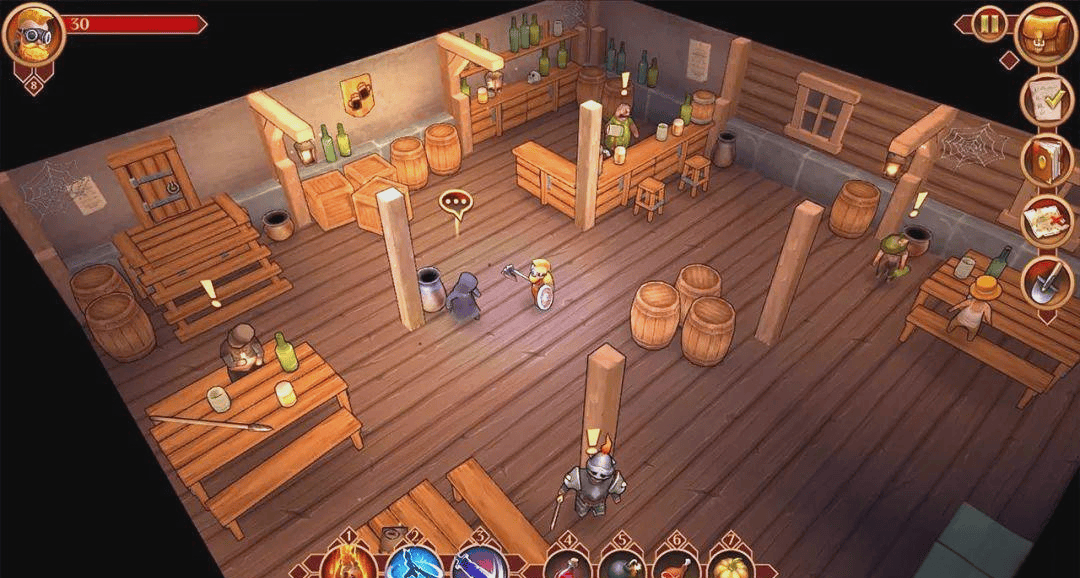Image resolution: width=1080 pixels, height=578 pixels.
Task: Pause the game with the pause button
Action: pos(989,24)
